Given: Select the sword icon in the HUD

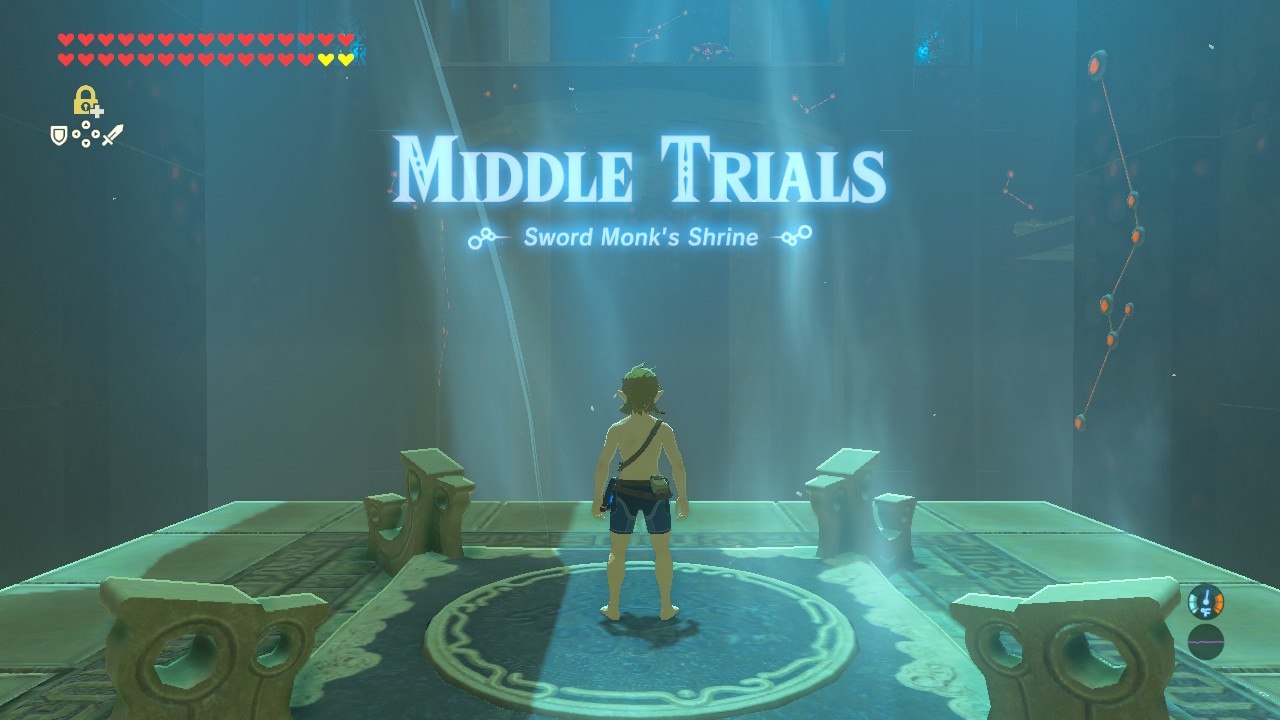Looking at the screenshot, I should click(113, 135).
